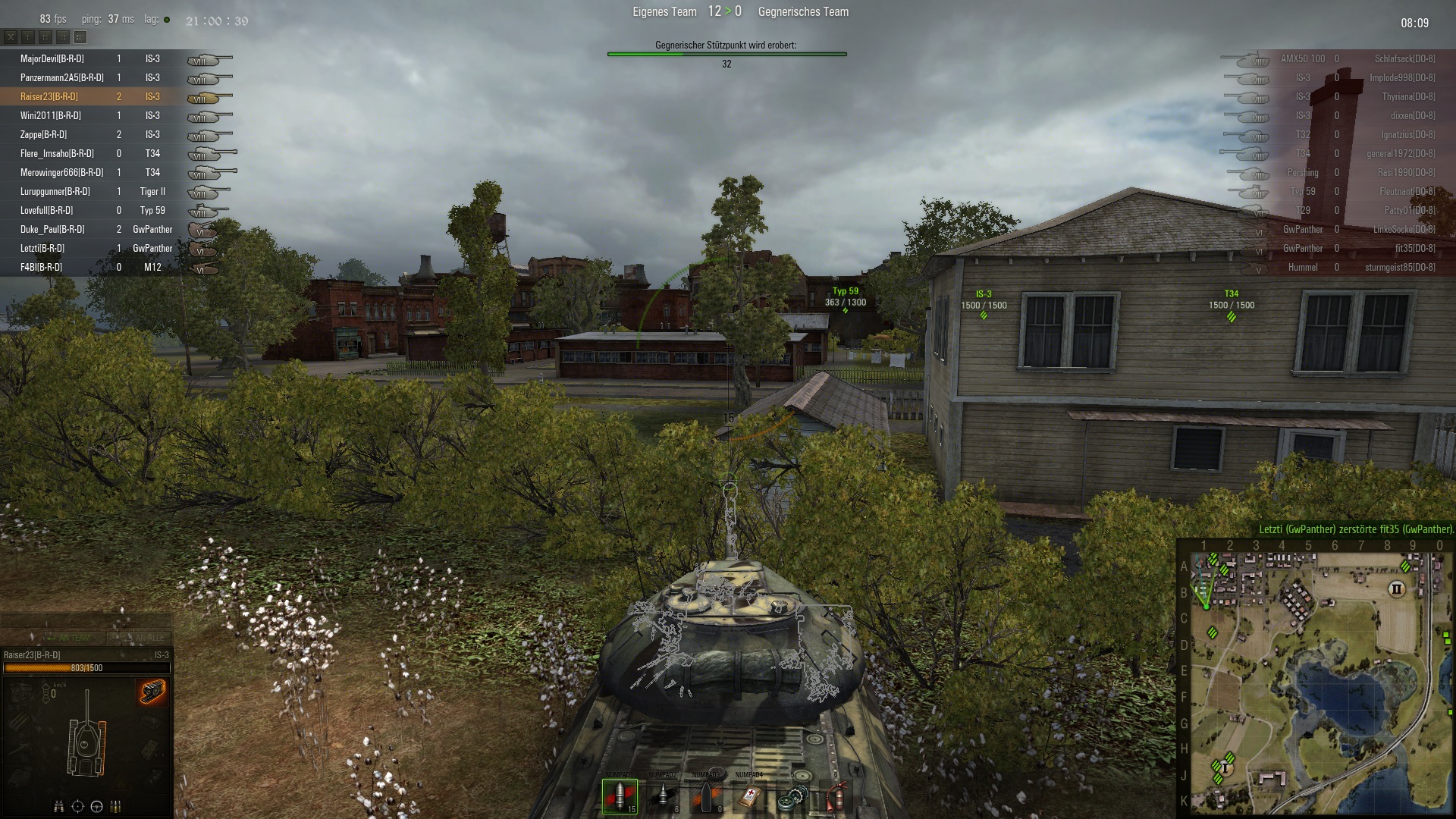Select MajorDevil in the team list

52,58
